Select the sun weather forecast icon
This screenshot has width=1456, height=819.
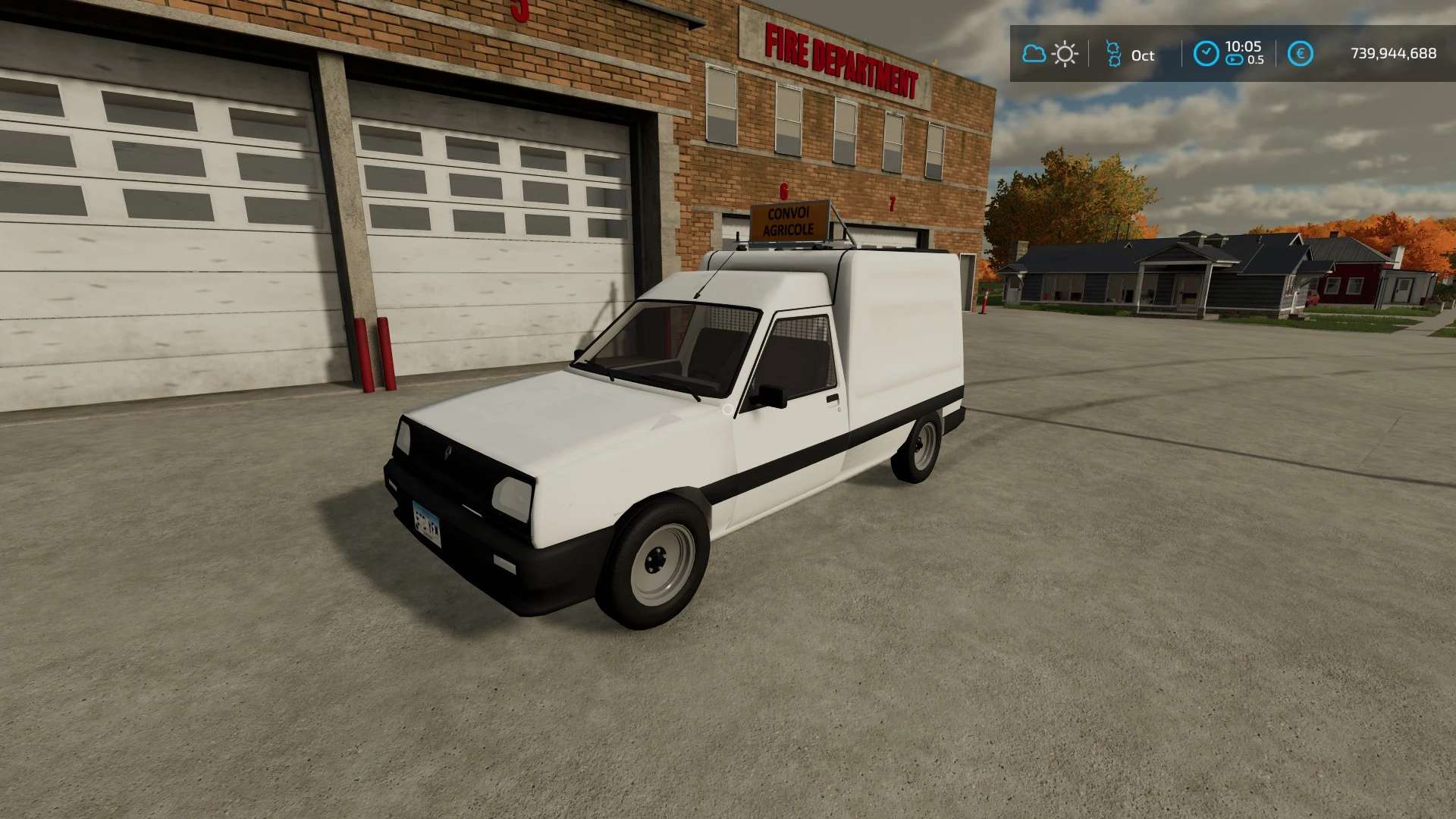pos(1065,53)
